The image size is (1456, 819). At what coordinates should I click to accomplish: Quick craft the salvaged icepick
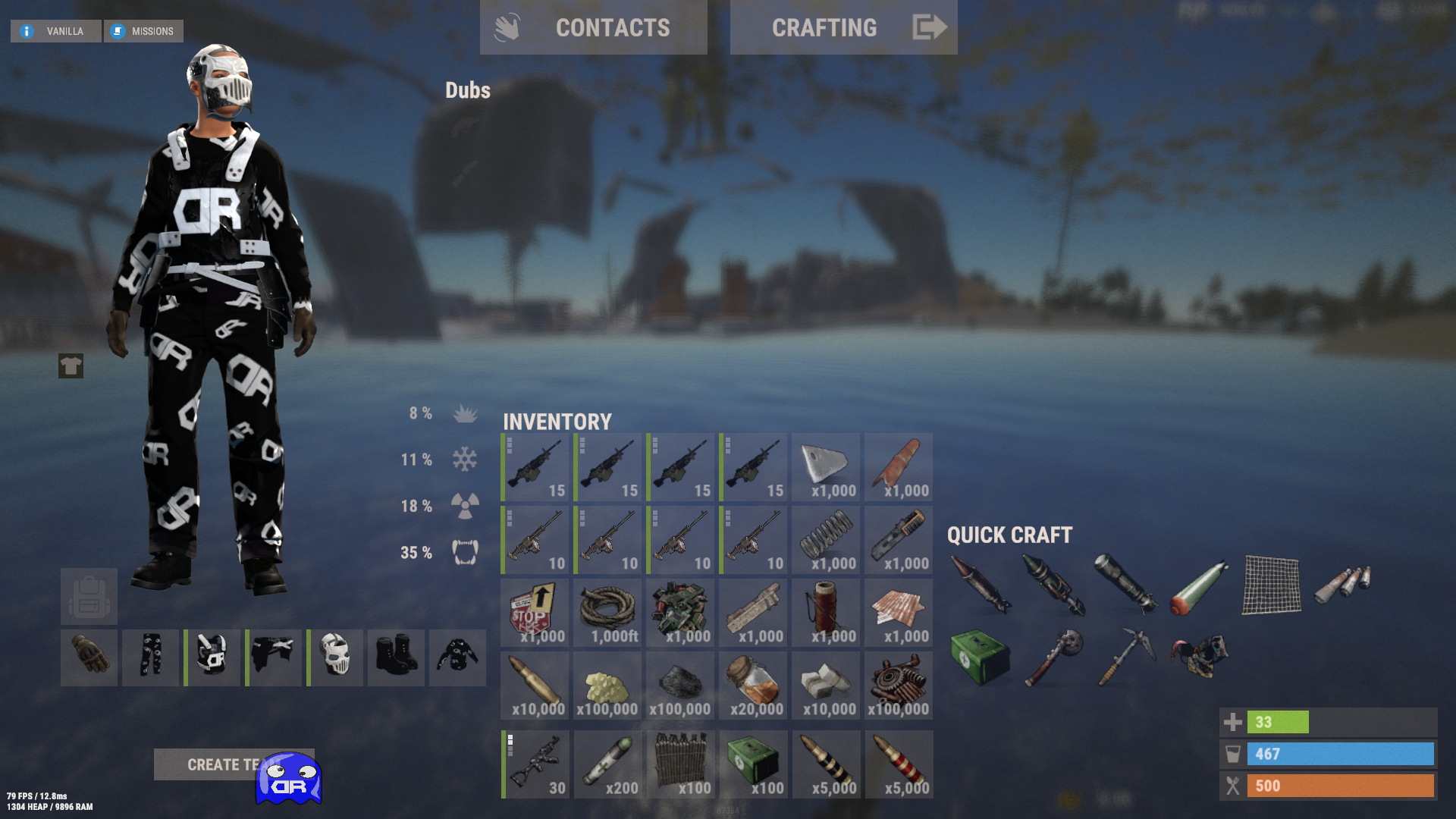tap(1132, 655)
